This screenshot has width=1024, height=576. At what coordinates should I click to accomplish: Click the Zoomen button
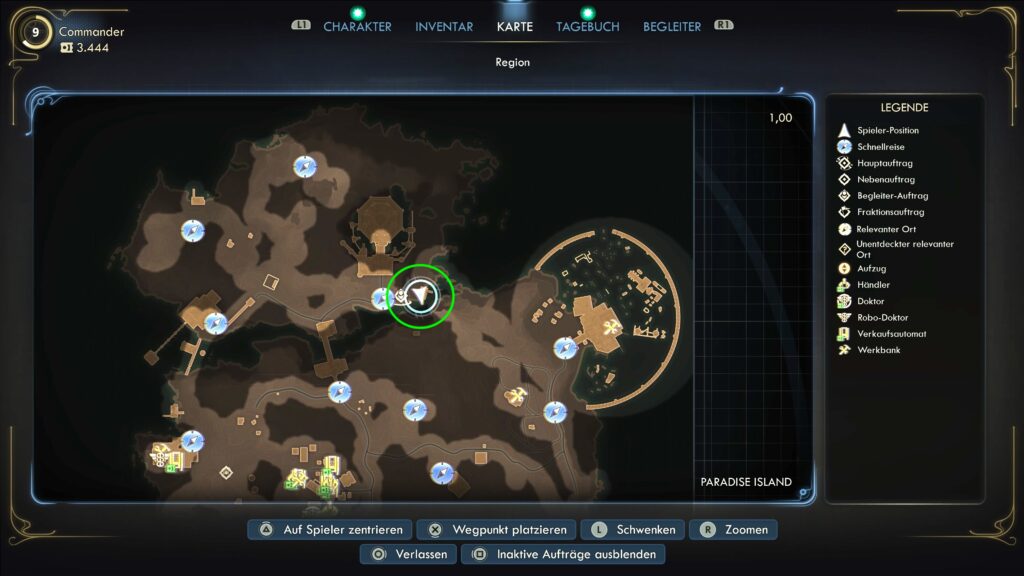[738, 530]
